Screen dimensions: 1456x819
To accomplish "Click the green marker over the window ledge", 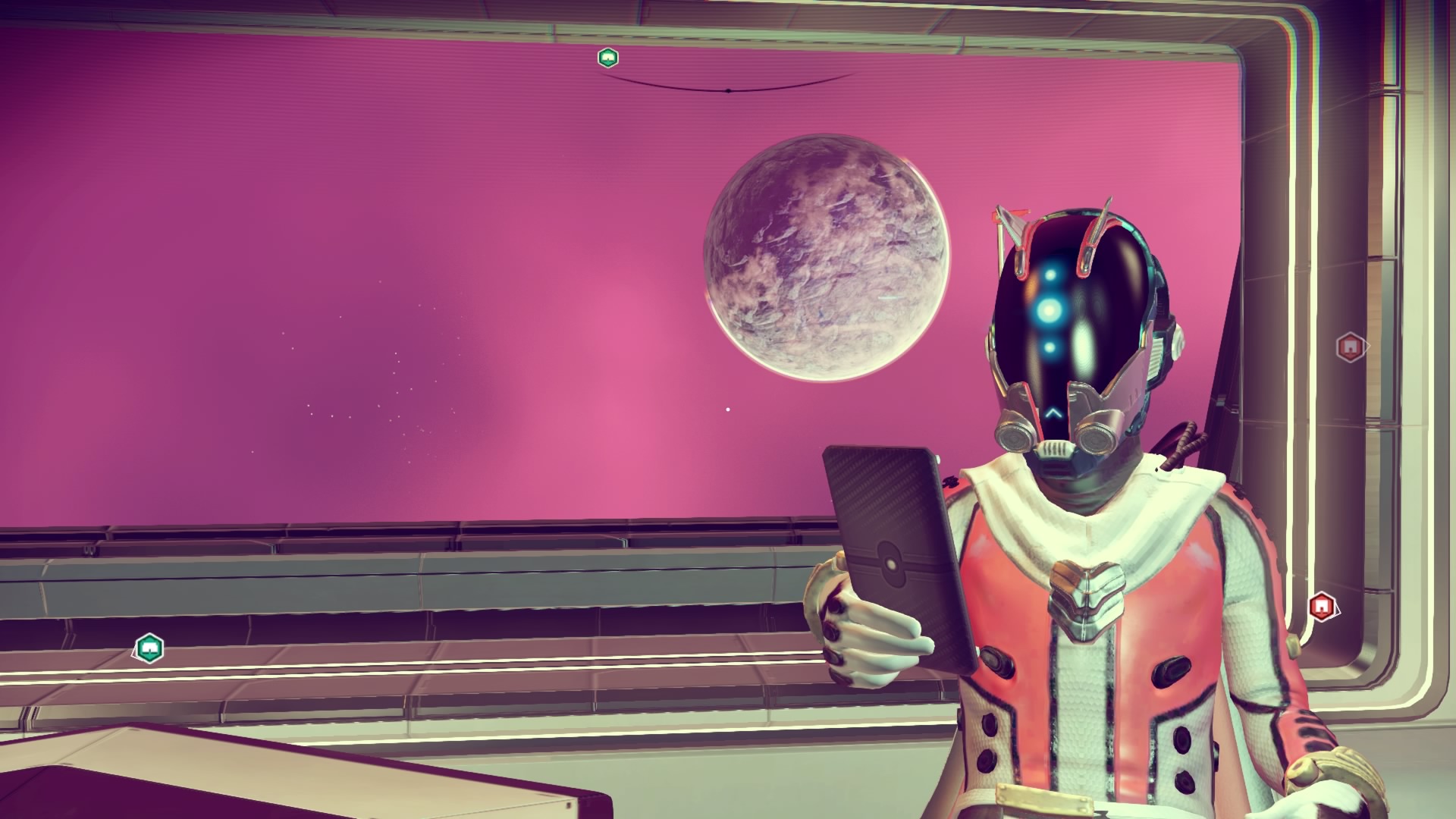I will [149, 648].
